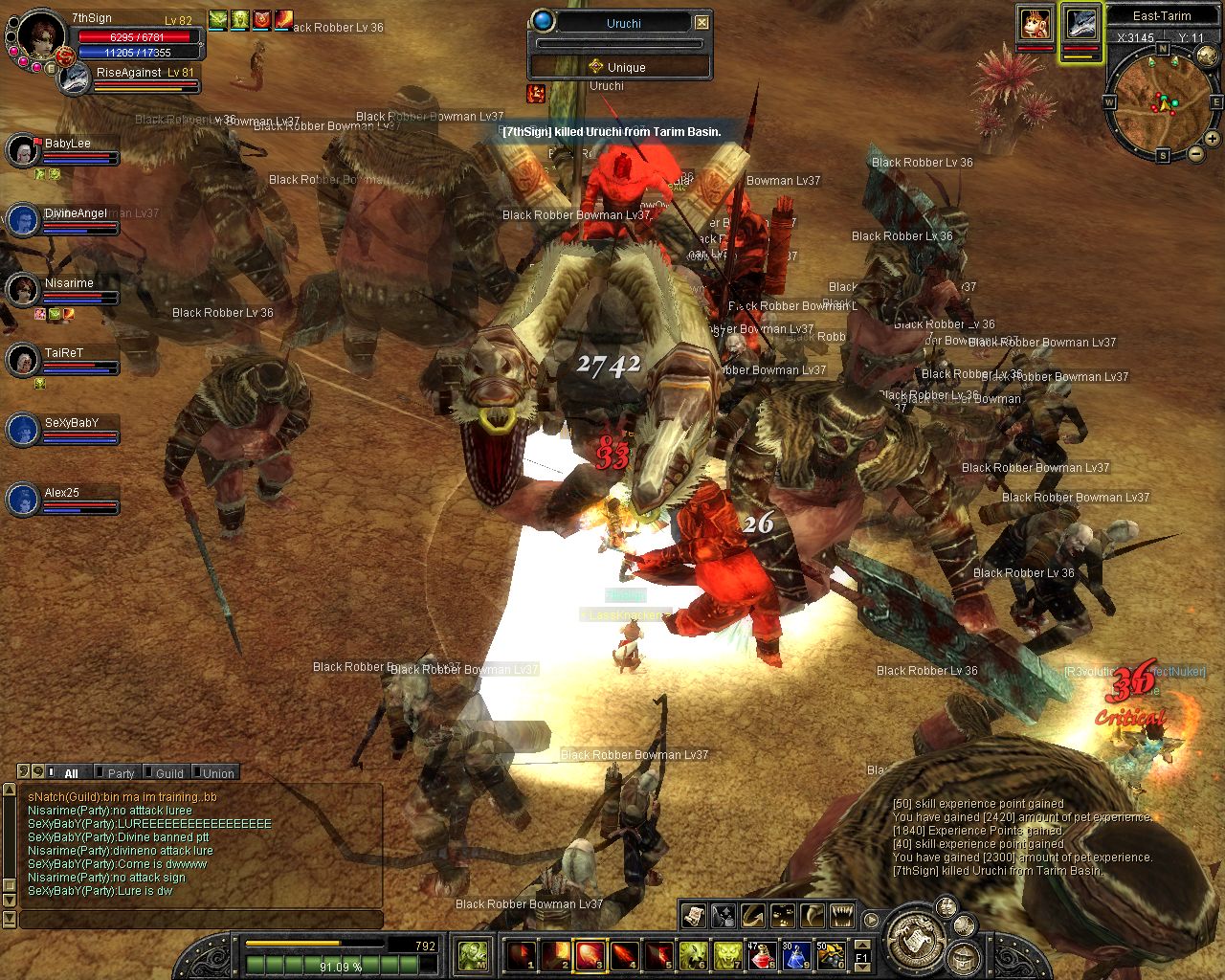The height and width of the screenshot is (980, 1225).
Task: Switch hotbar page with the up arrow
Action: pos(861,944)
